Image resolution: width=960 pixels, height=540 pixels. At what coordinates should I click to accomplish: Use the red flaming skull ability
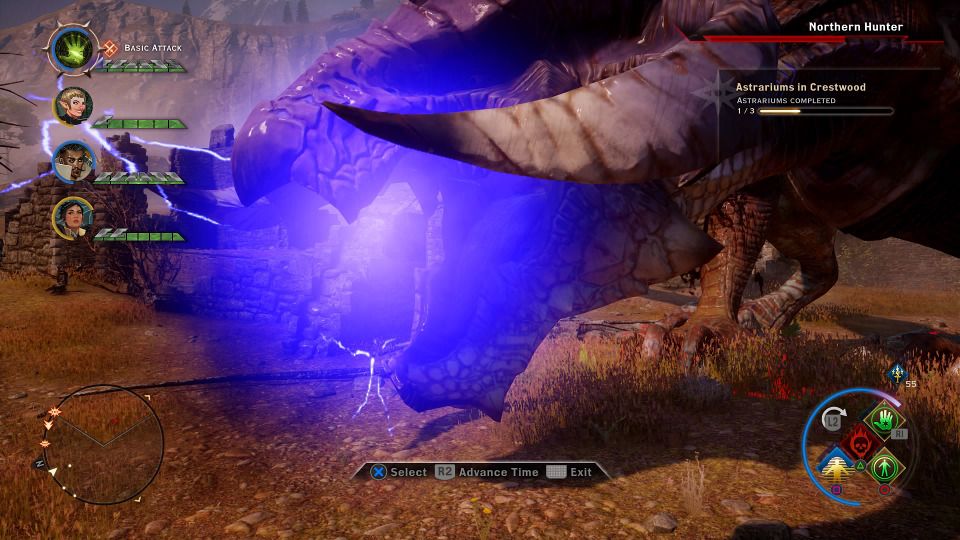859,444
